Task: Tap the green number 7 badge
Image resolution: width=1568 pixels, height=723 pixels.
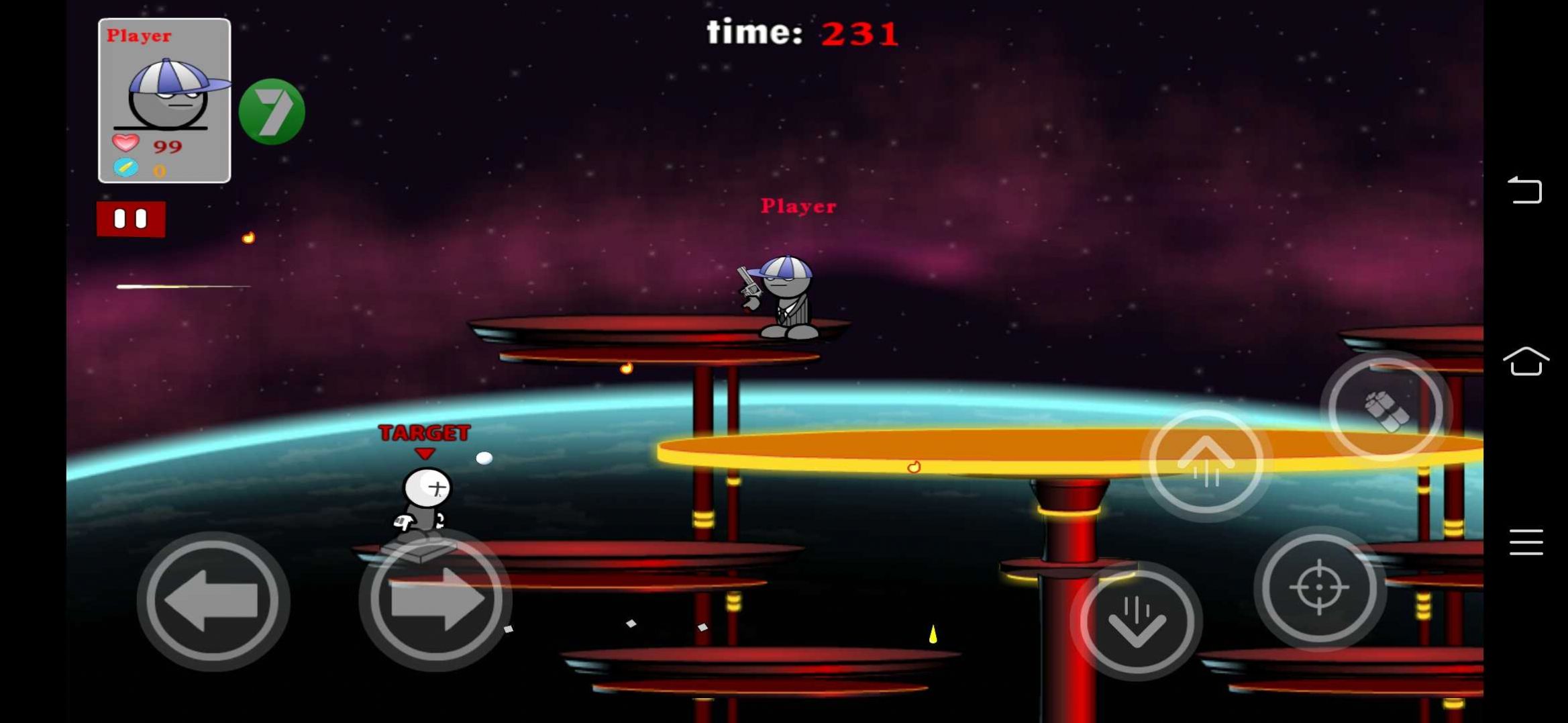Action: (272, 111)
